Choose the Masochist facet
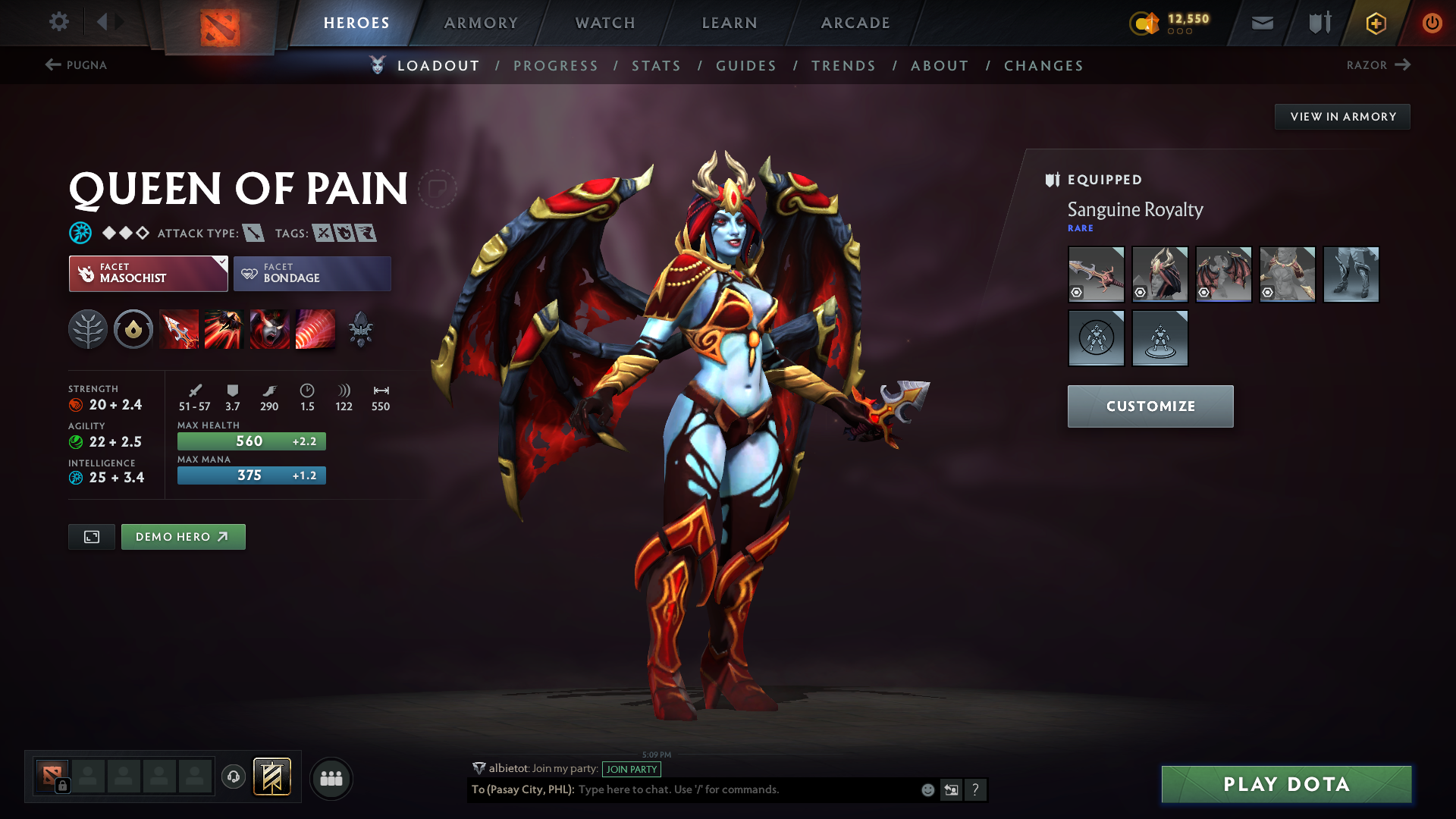1456x819 pixels. pos(148,274)
